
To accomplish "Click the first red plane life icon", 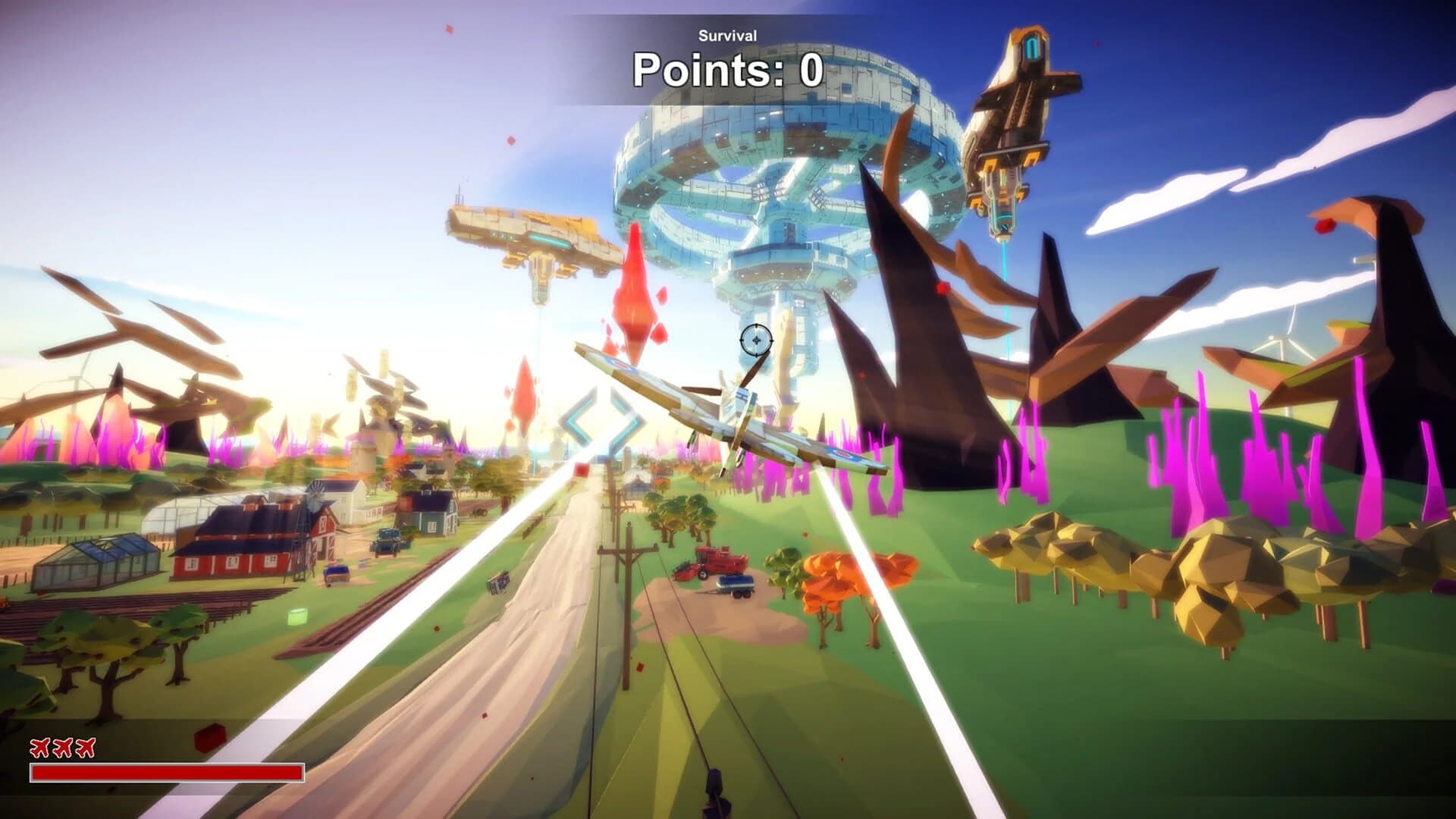I will tap(39, 748).
